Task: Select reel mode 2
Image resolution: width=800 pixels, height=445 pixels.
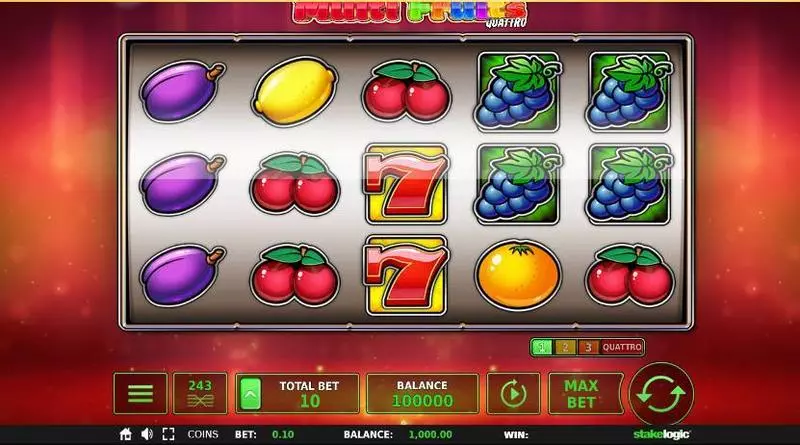Action: pos(563,347)
